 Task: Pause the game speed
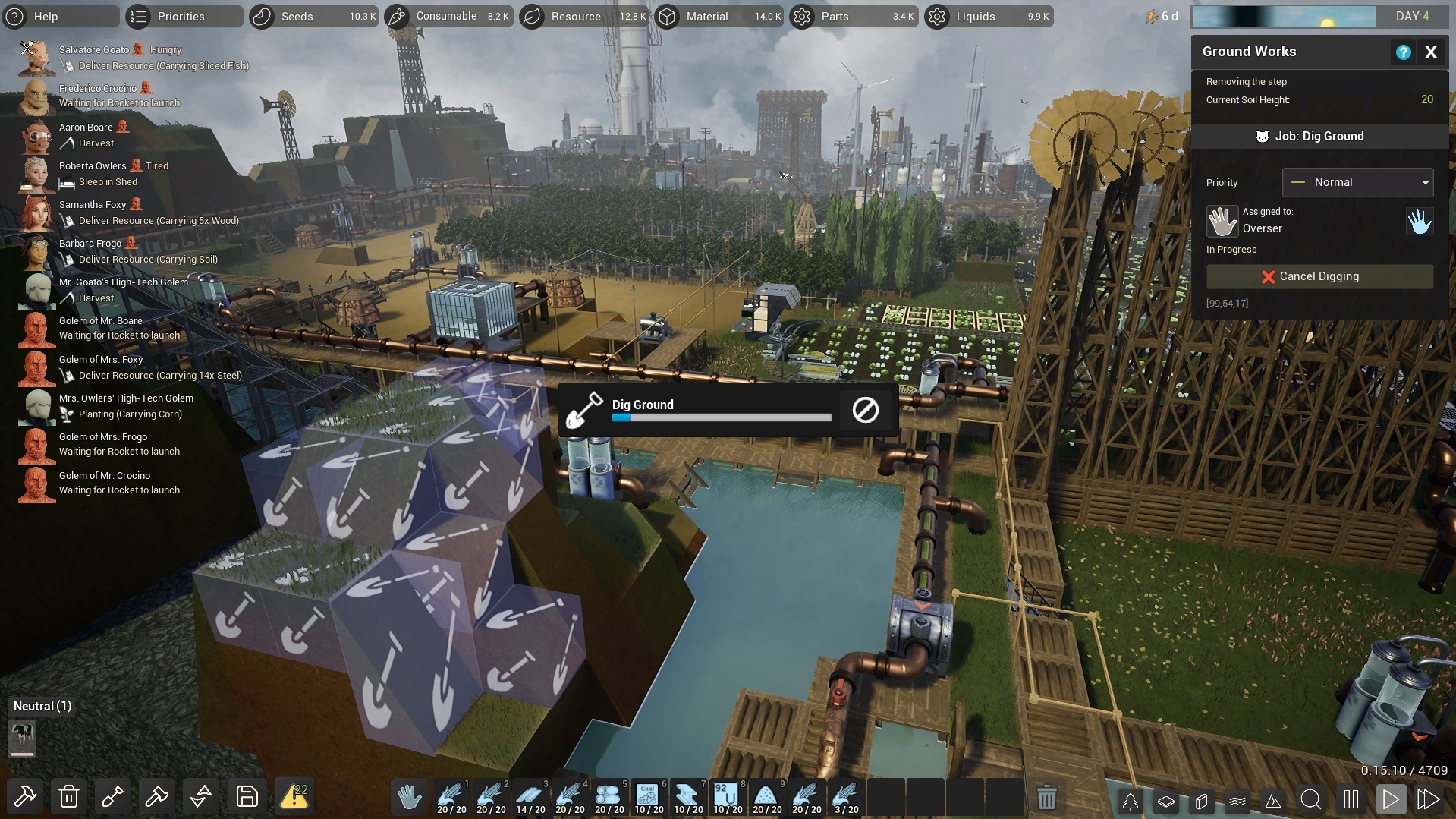(1351, 799)
